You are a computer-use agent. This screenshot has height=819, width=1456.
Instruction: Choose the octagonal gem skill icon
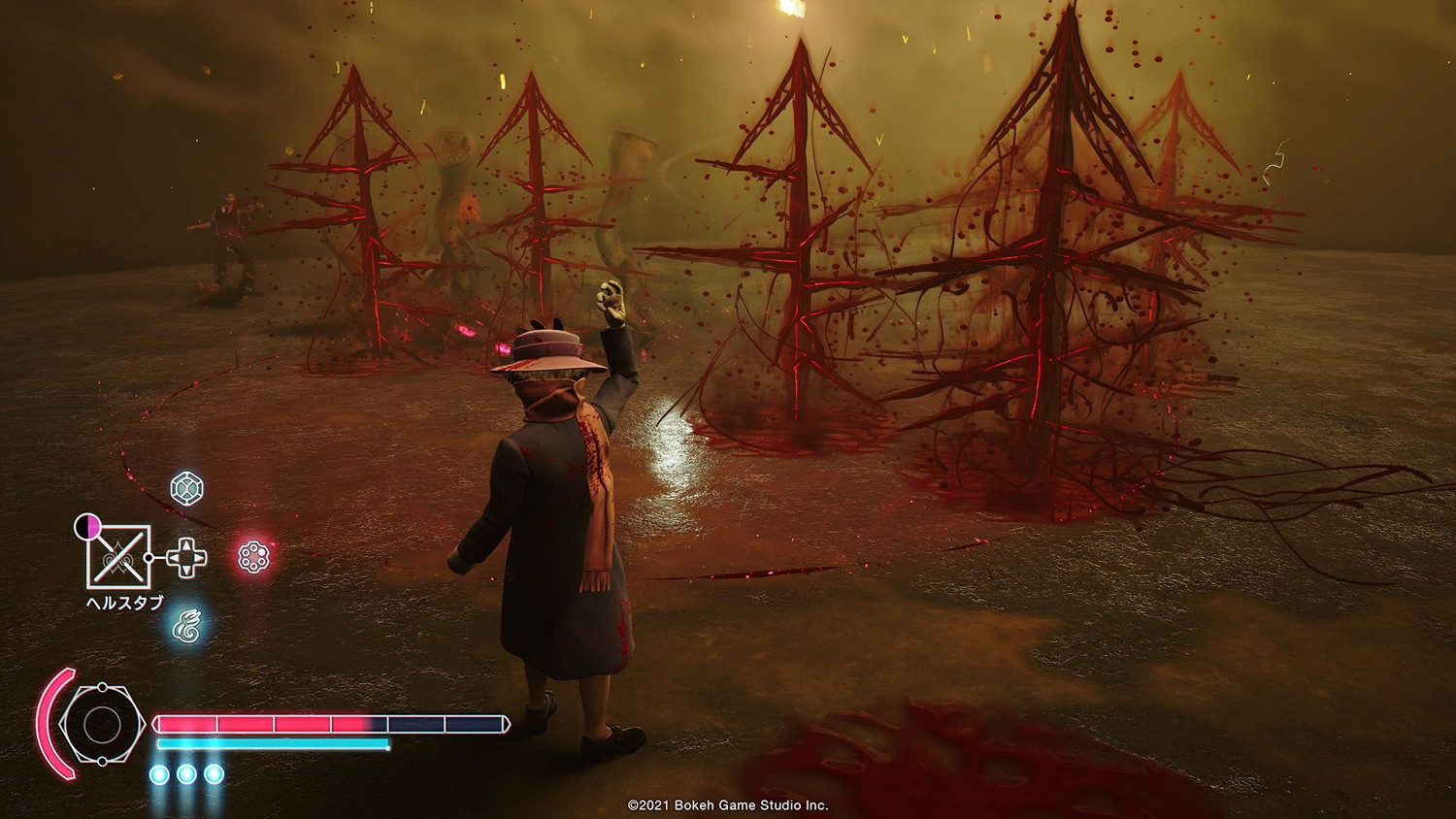pos(186,488)
